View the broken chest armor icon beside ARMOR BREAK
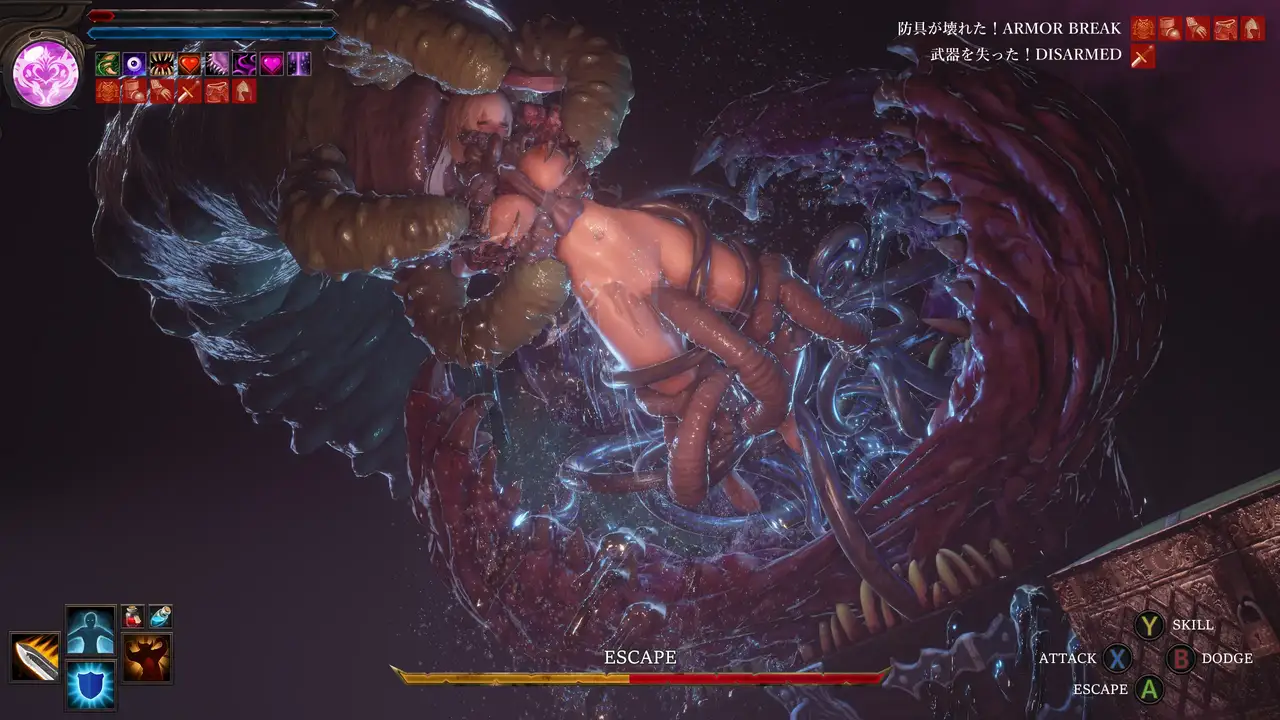 point(1142,28)
